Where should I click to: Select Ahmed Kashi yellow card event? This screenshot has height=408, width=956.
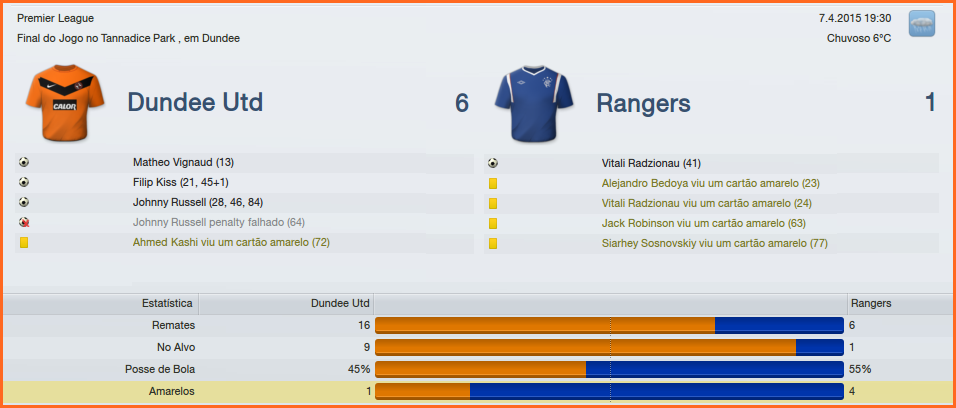(x=231, y=243)
